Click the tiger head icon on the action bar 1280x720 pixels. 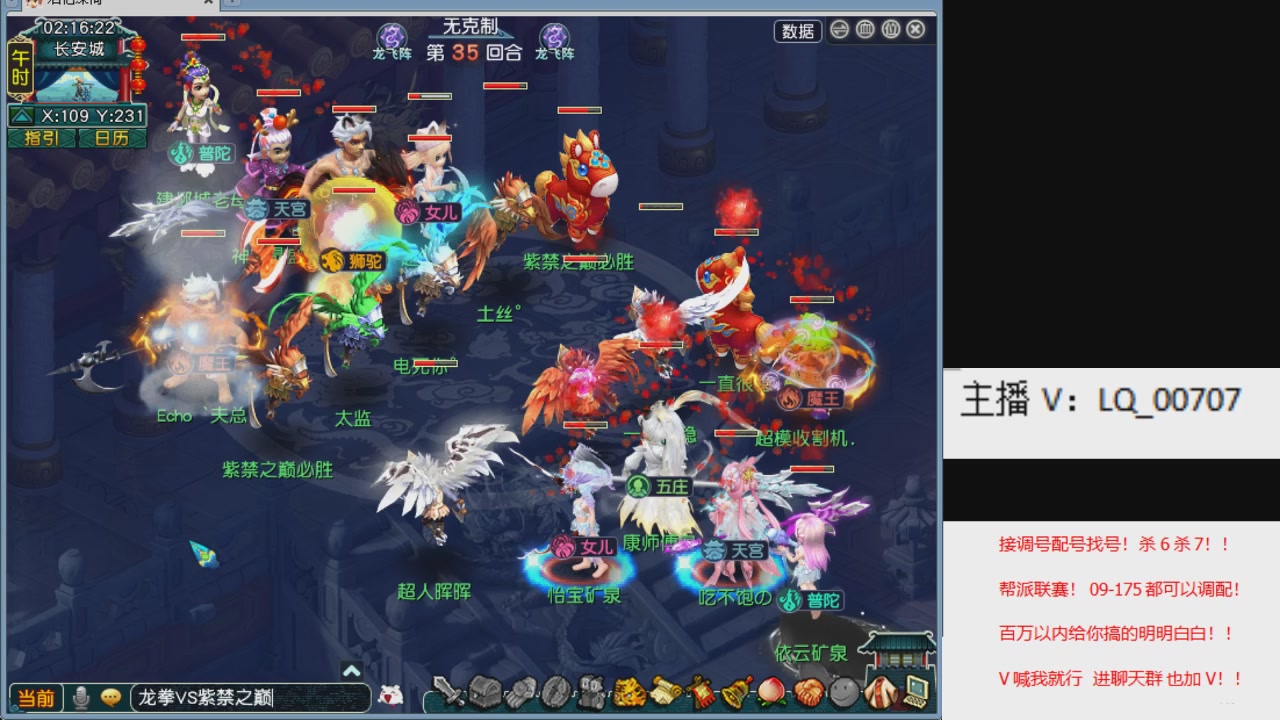[x=631, y=692]
